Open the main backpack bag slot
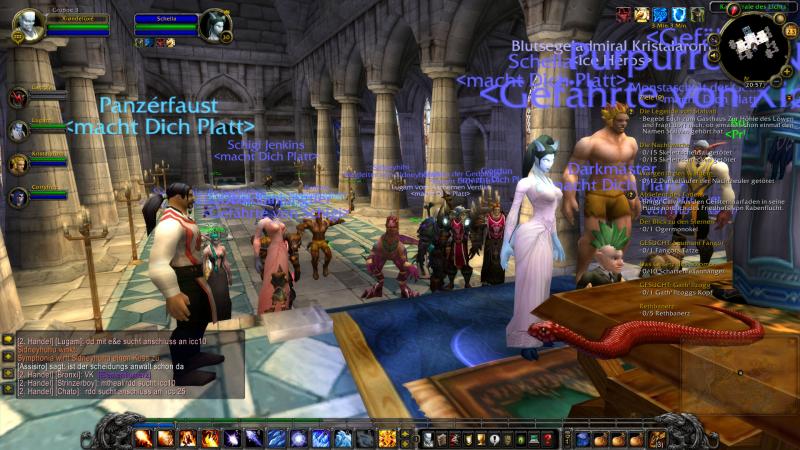 (658, 438)
